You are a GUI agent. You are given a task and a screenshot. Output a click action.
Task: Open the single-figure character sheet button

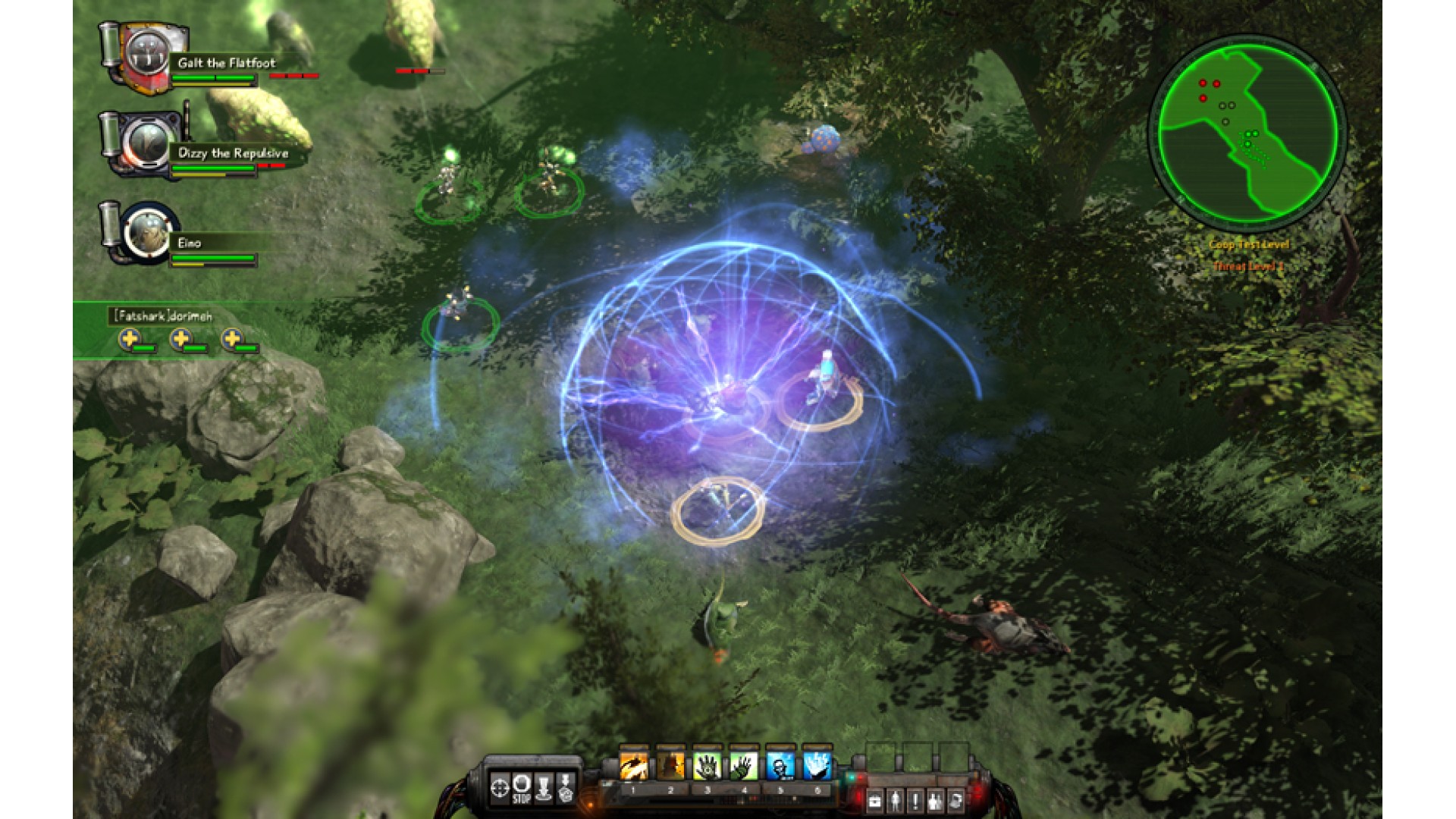point(896,801)
